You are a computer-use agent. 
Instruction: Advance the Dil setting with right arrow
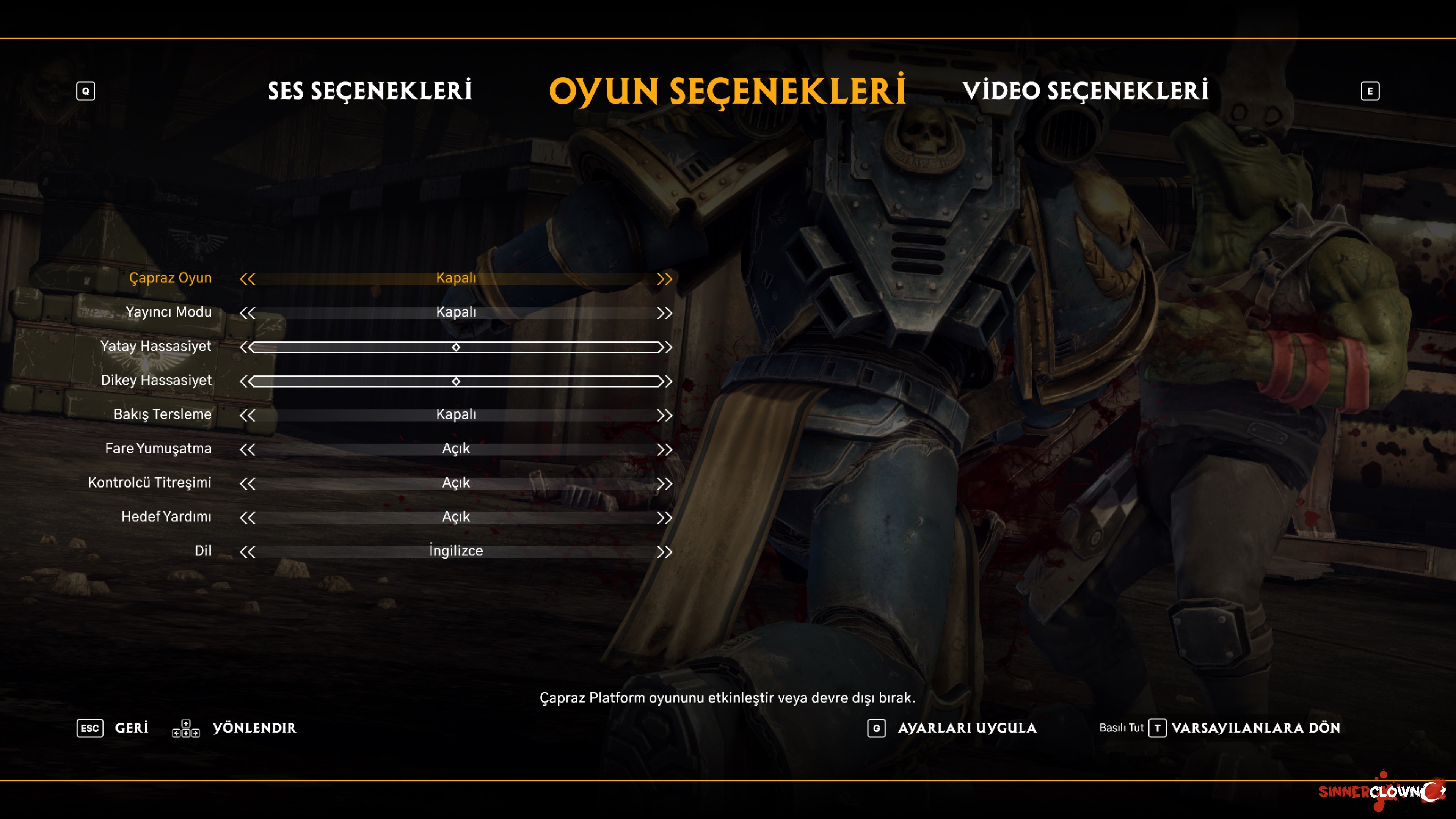tap(665, 551)
